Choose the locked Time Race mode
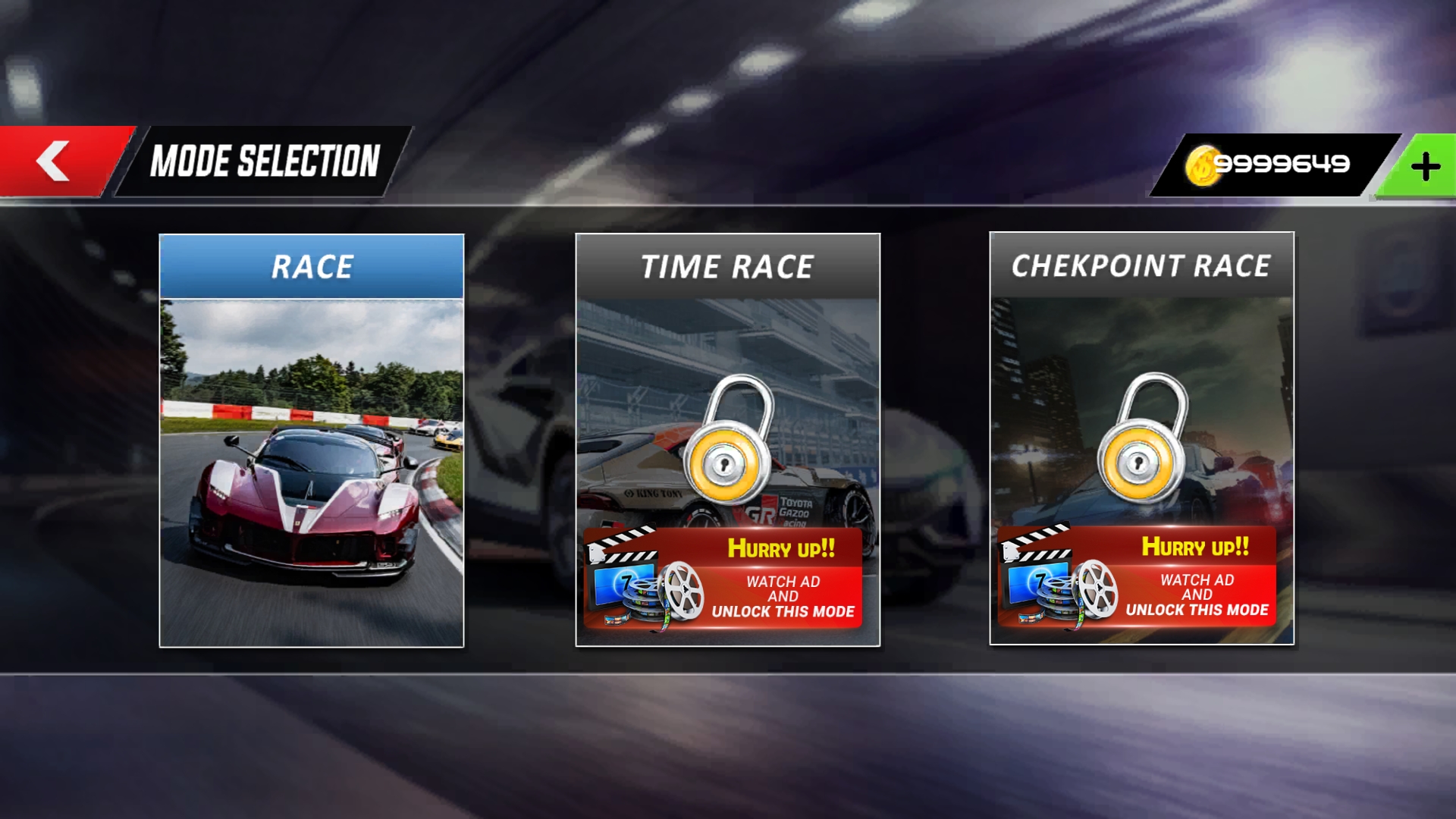Viewport: 1456px width, 819px height. (727, 409)
